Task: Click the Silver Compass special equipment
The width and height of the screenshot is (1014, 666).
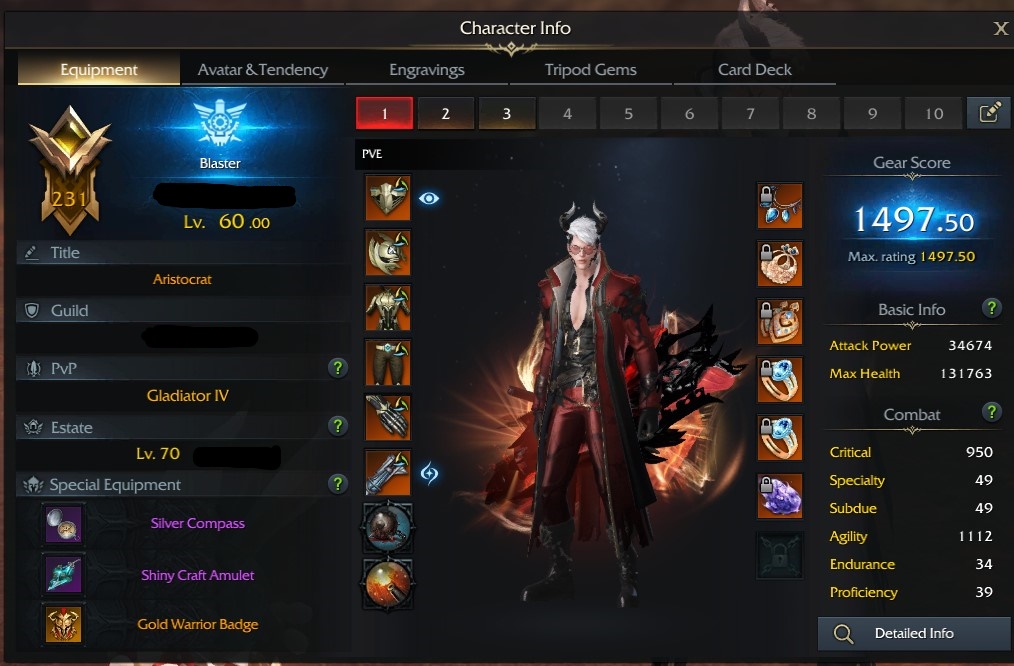Action: (x=64, y=523)
